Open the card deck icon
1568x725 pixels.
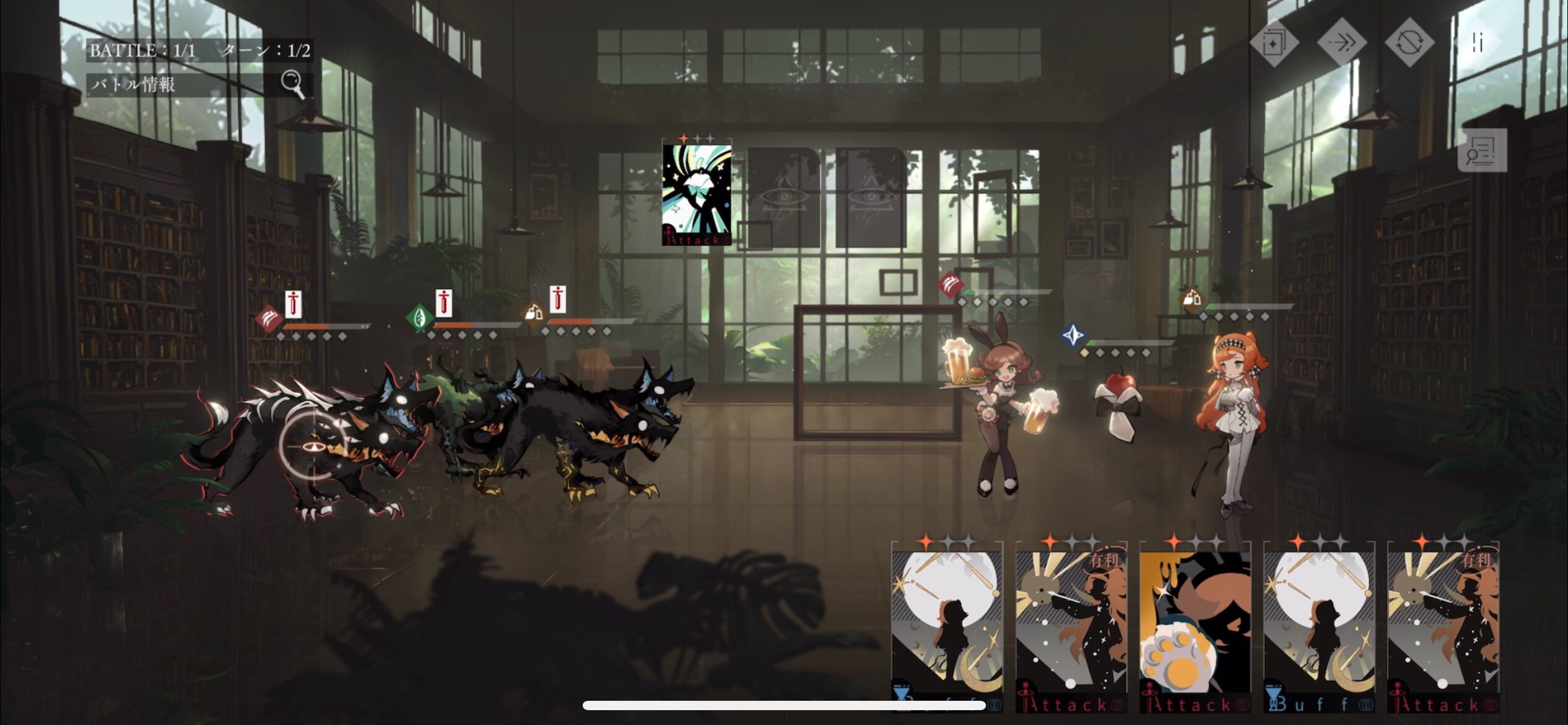1274,43
